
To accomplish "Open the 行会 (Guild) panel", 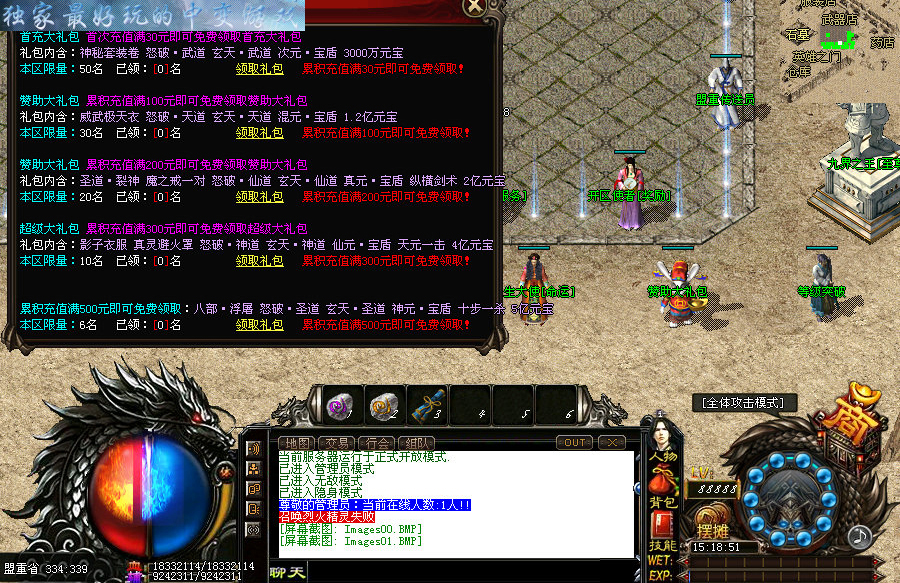I will [378, 443].
